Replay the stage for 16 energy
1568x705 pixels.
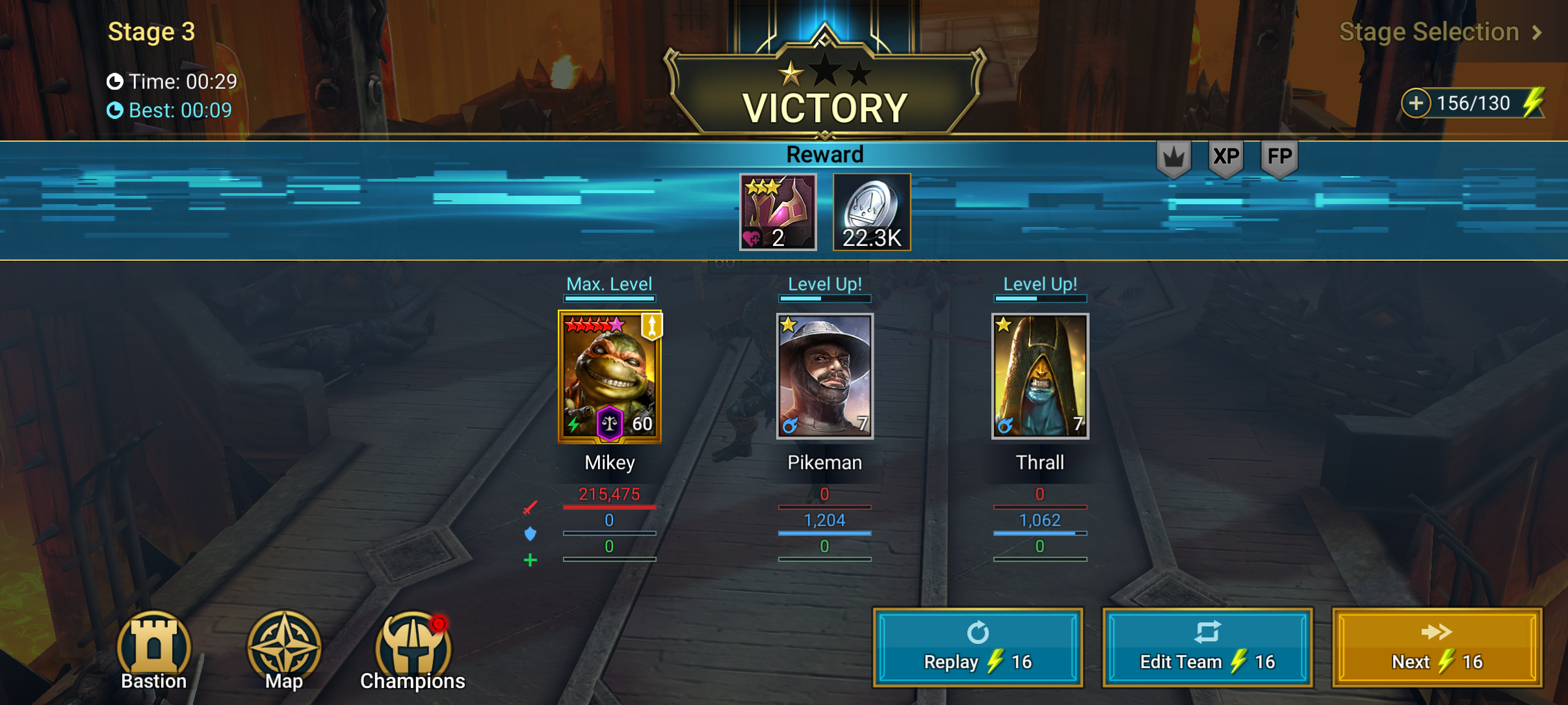(978, 648)
